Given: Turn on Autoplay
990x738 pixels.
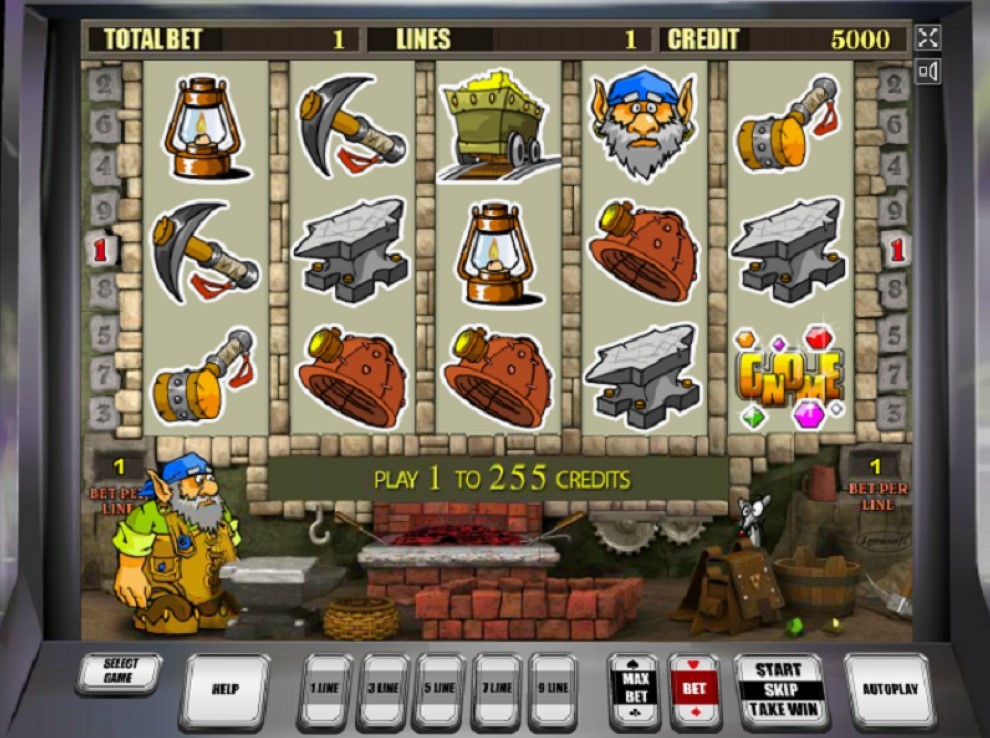Looking at the screenshot, I should click(889, 689).
